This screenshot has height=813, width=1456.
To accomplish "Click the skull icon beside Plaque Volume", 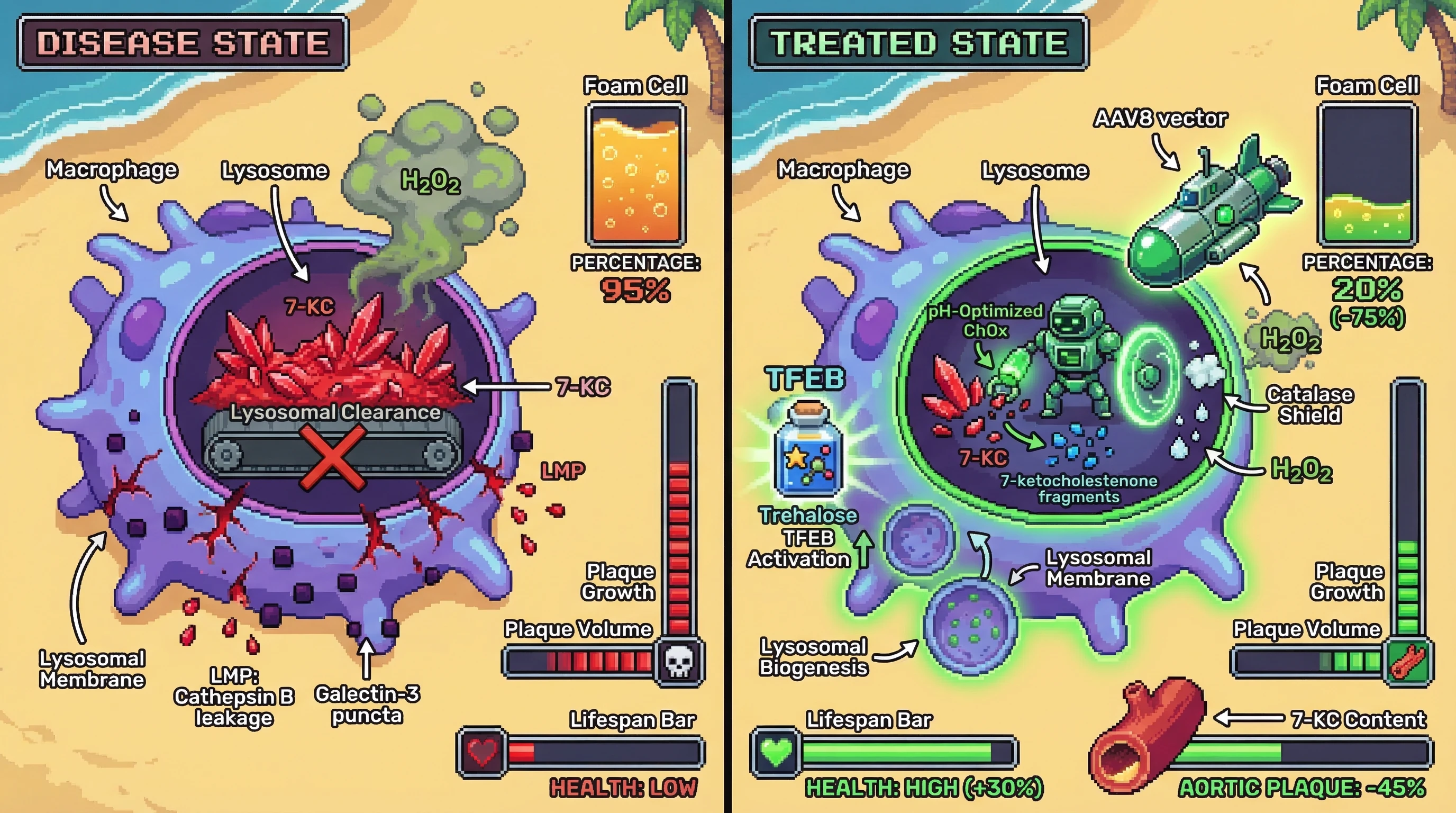I will (678, 662).
